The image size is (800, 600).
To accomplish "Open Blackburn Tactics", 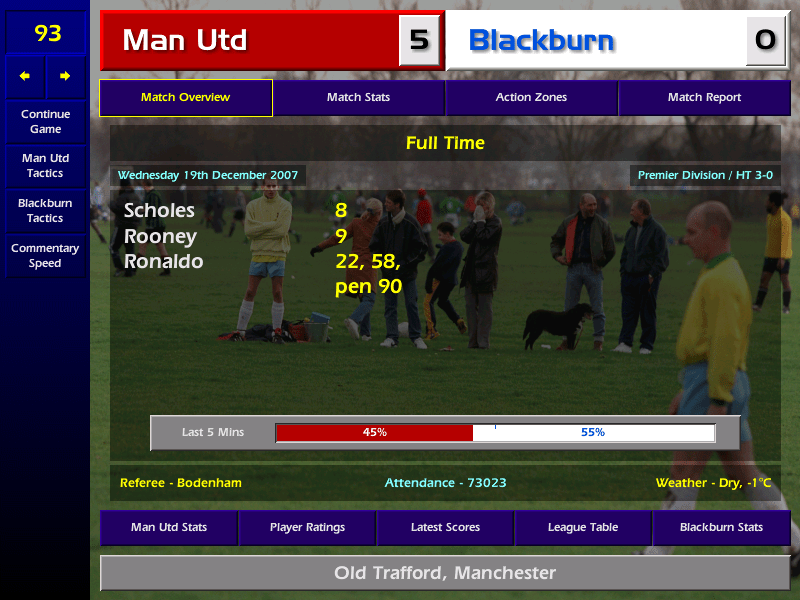I will click(45, 210).
